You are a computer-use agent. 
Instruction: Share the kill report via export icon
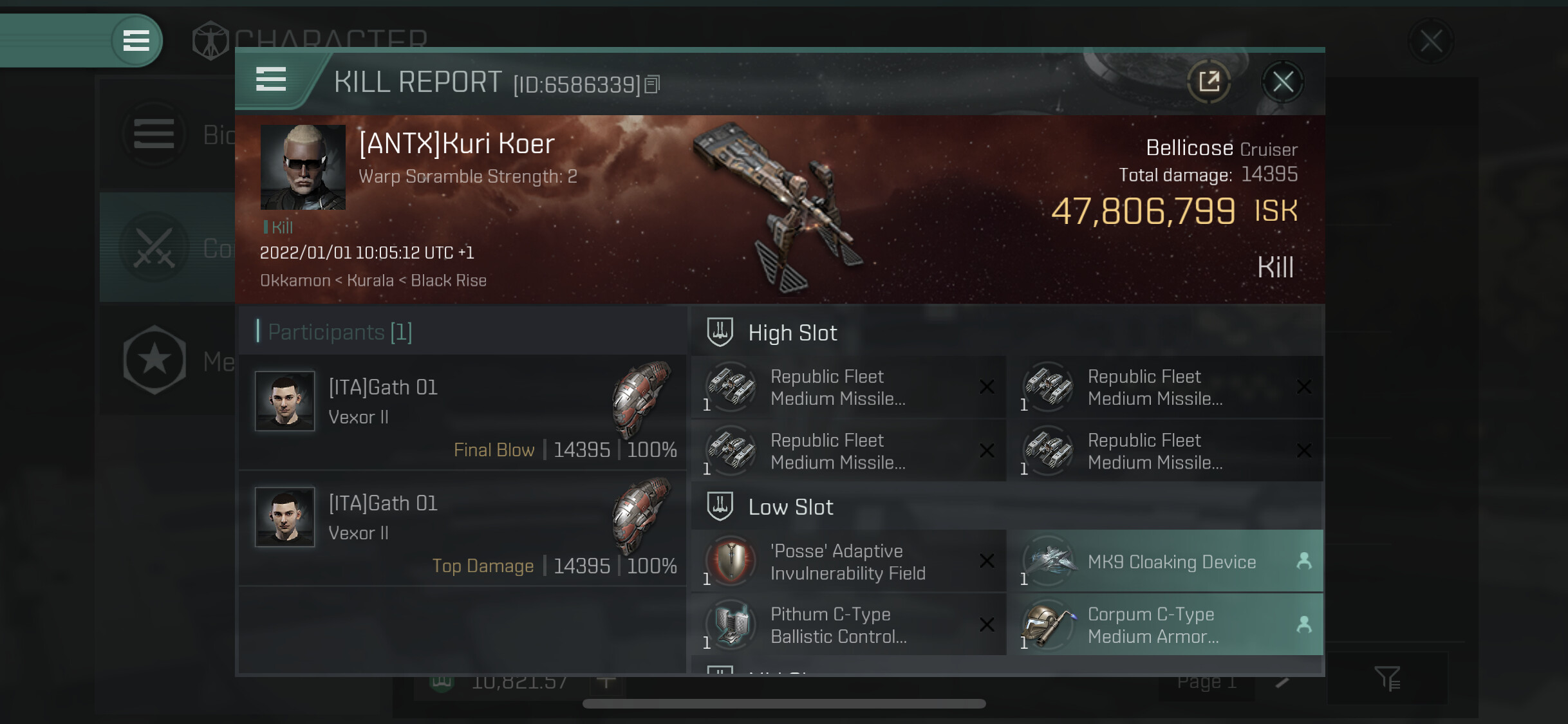pyautogui.click(x=1209, y=82)
